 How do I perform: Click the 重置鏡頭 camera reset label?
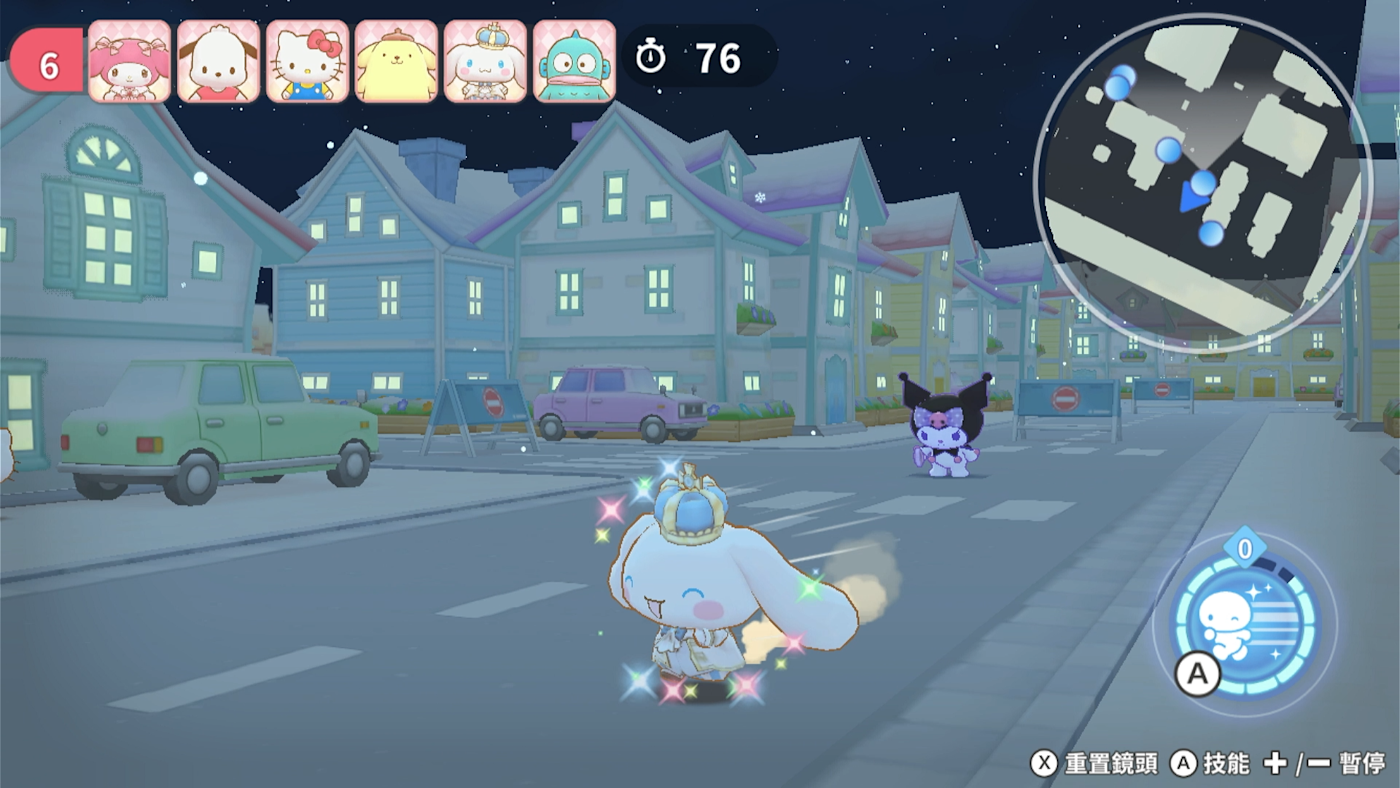1111,764
